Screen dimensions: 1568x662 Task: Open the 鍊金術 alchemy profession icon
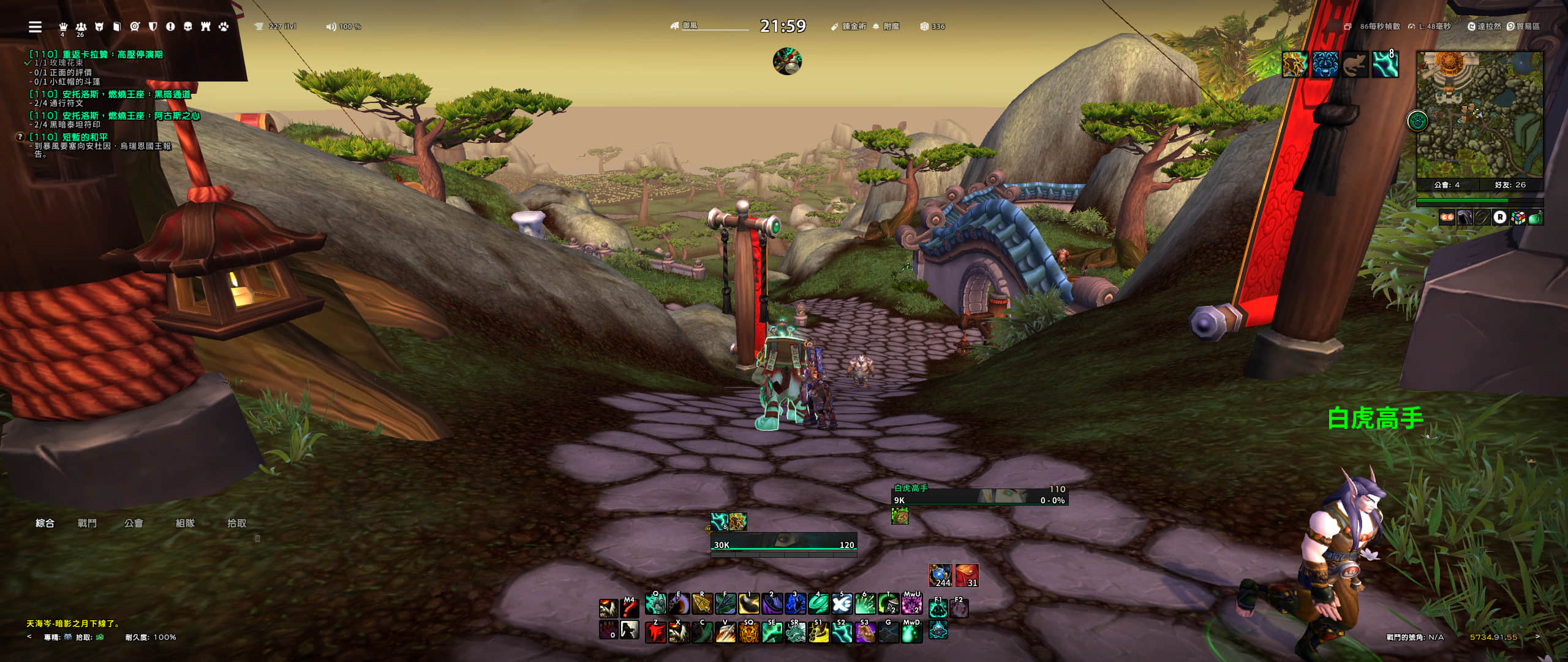834,26
